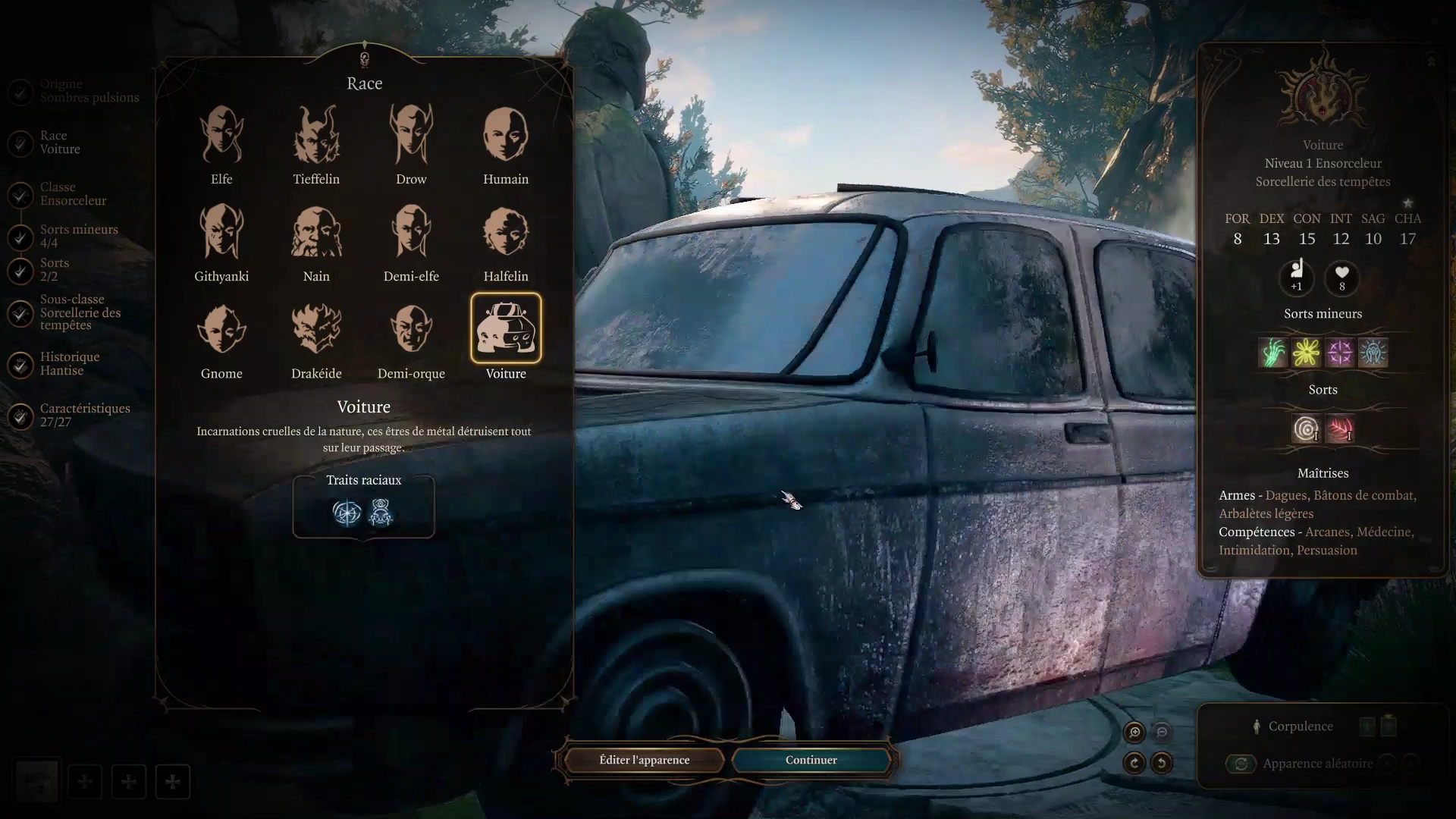
Task: Pick the Drakéide race
Action: tap(316, 330)
